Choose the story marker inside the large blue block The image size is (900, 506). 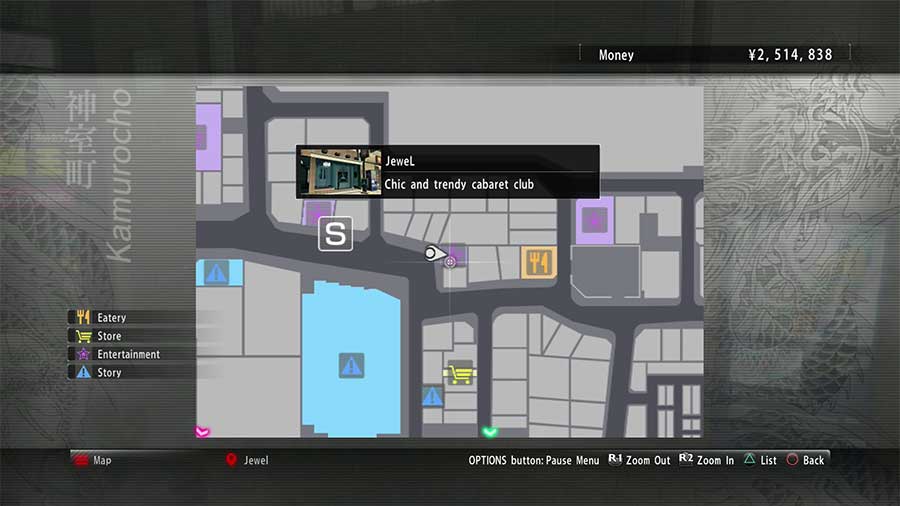click(x=350, y=365)
